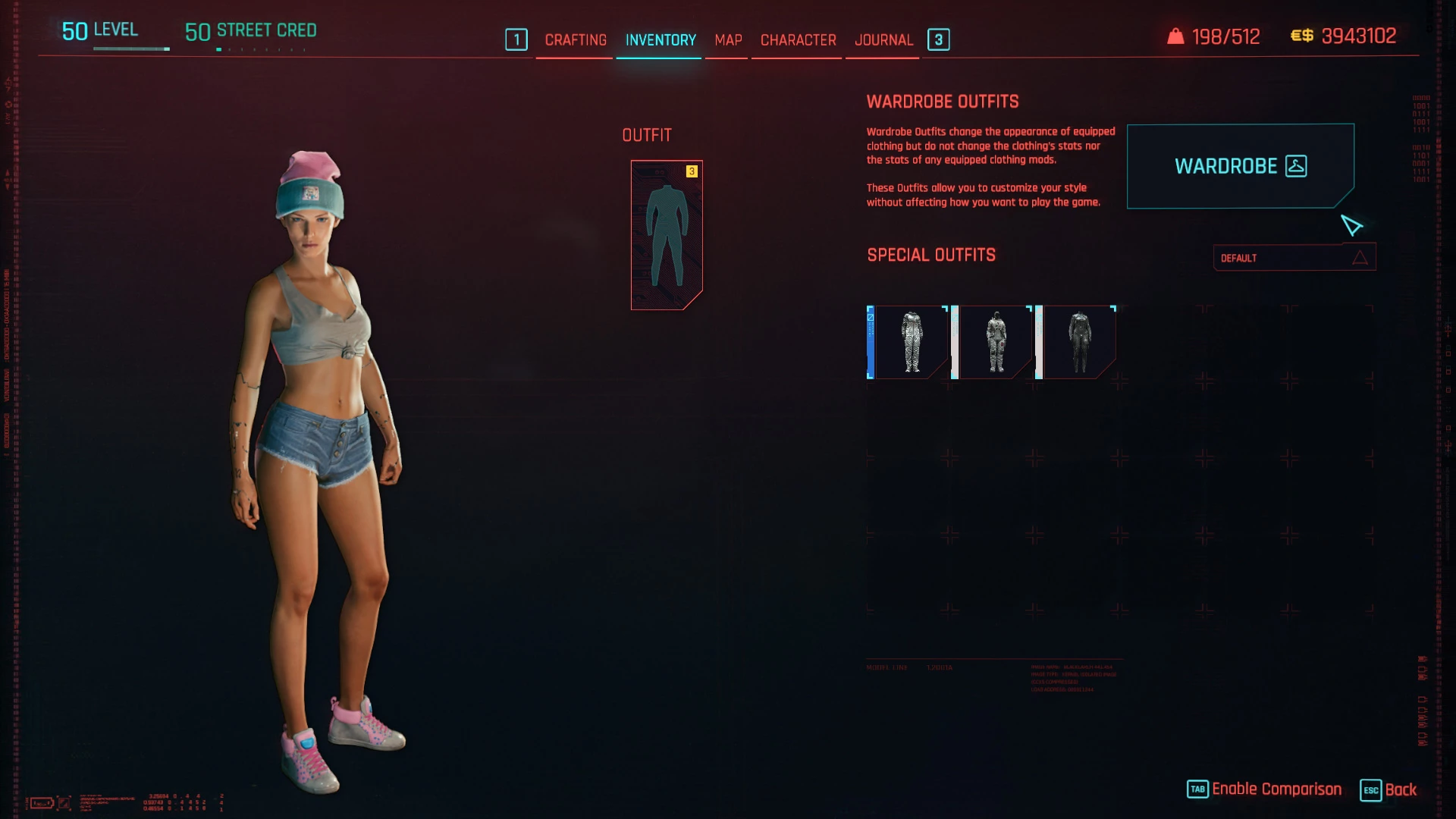This screenshot has width=1456, height=819.
Task: Click Enable Comparison at the bottom
Action: [x=1265, y=789]
